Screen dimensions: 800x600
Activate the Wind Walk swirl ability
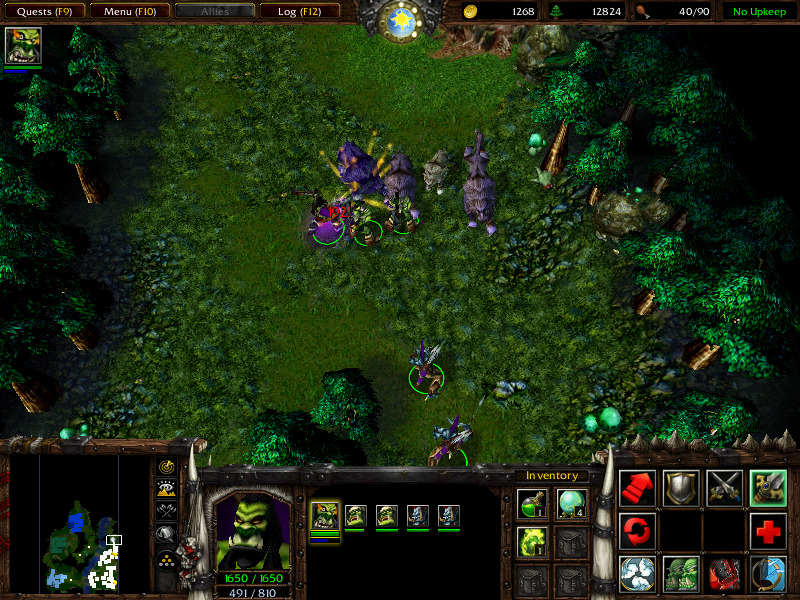tap(637, 575)
